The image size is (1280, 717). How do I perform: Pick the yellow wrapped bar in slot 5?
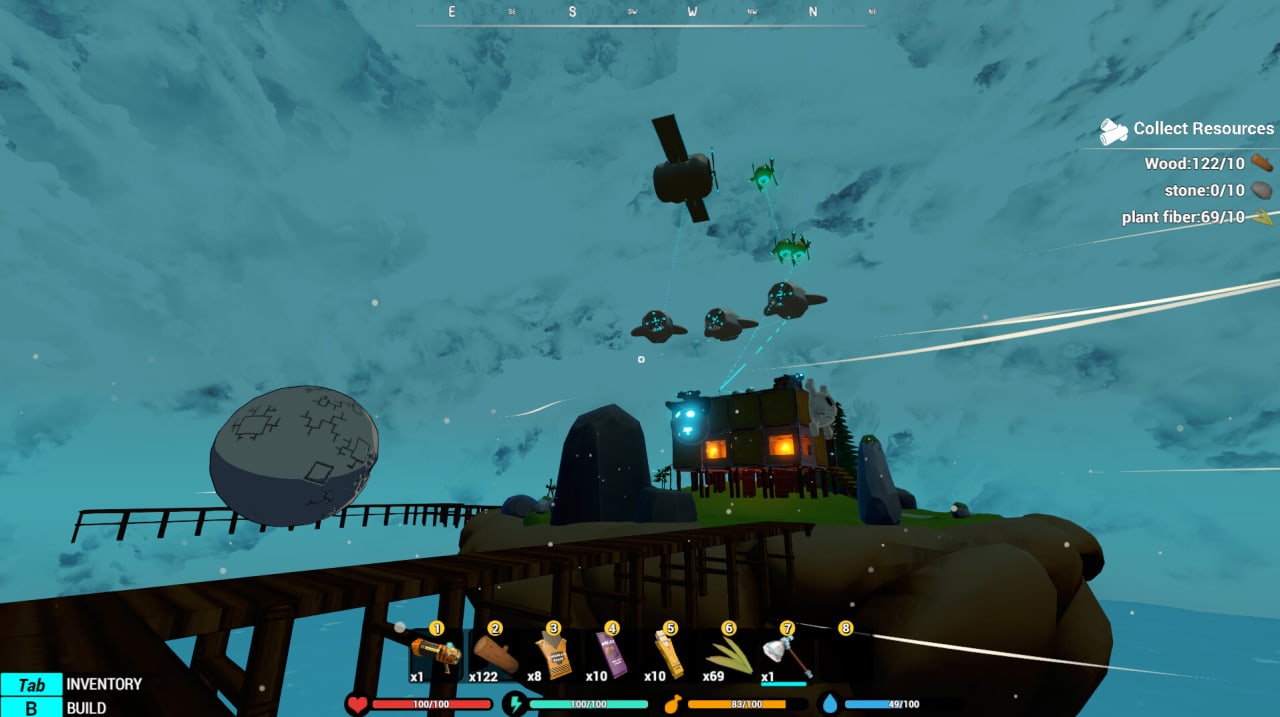pyautogui.click(x=669, y=655)
